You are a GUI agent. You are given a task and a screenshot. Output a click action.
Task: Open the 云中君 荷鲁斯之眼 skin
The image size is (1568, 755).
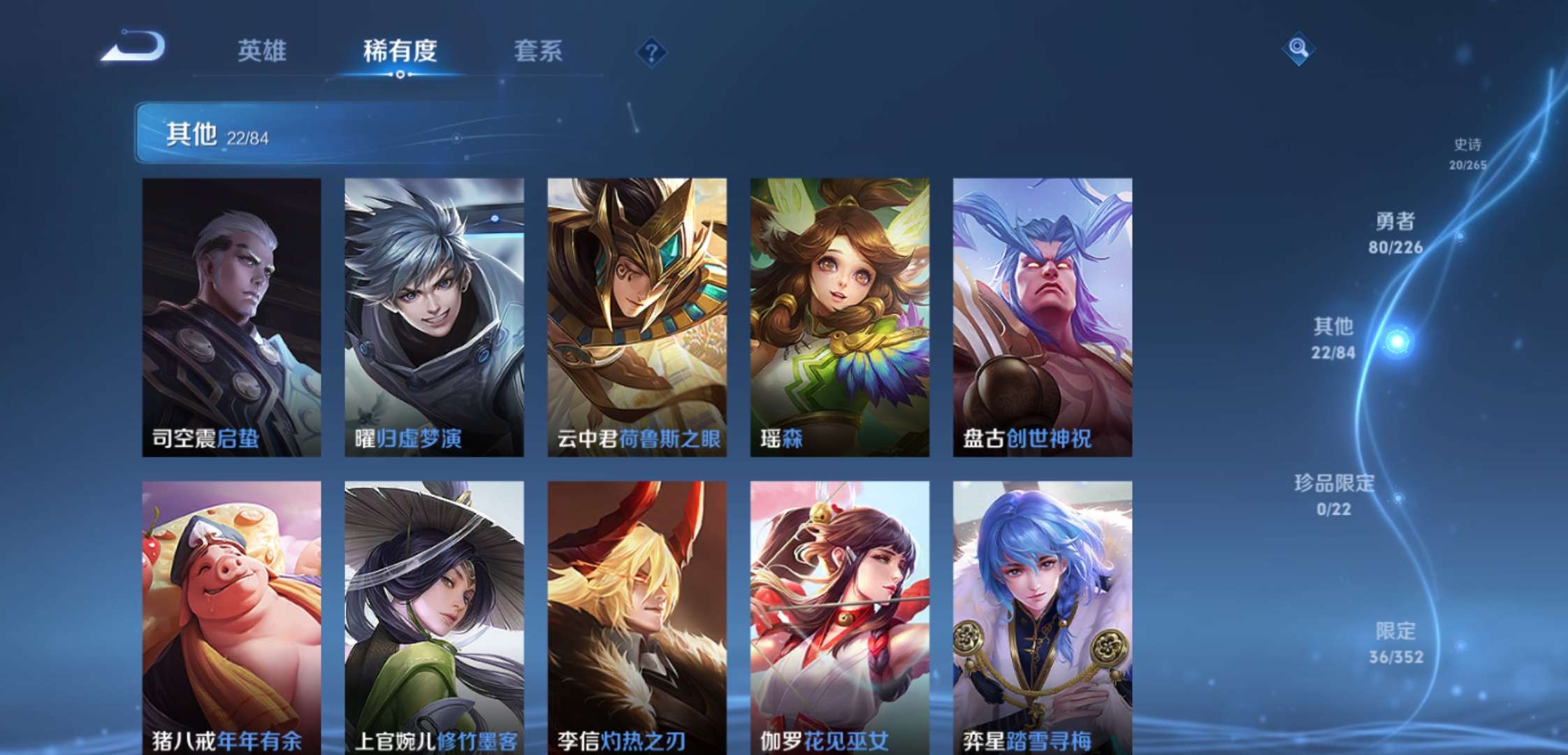tap(637, 317)
